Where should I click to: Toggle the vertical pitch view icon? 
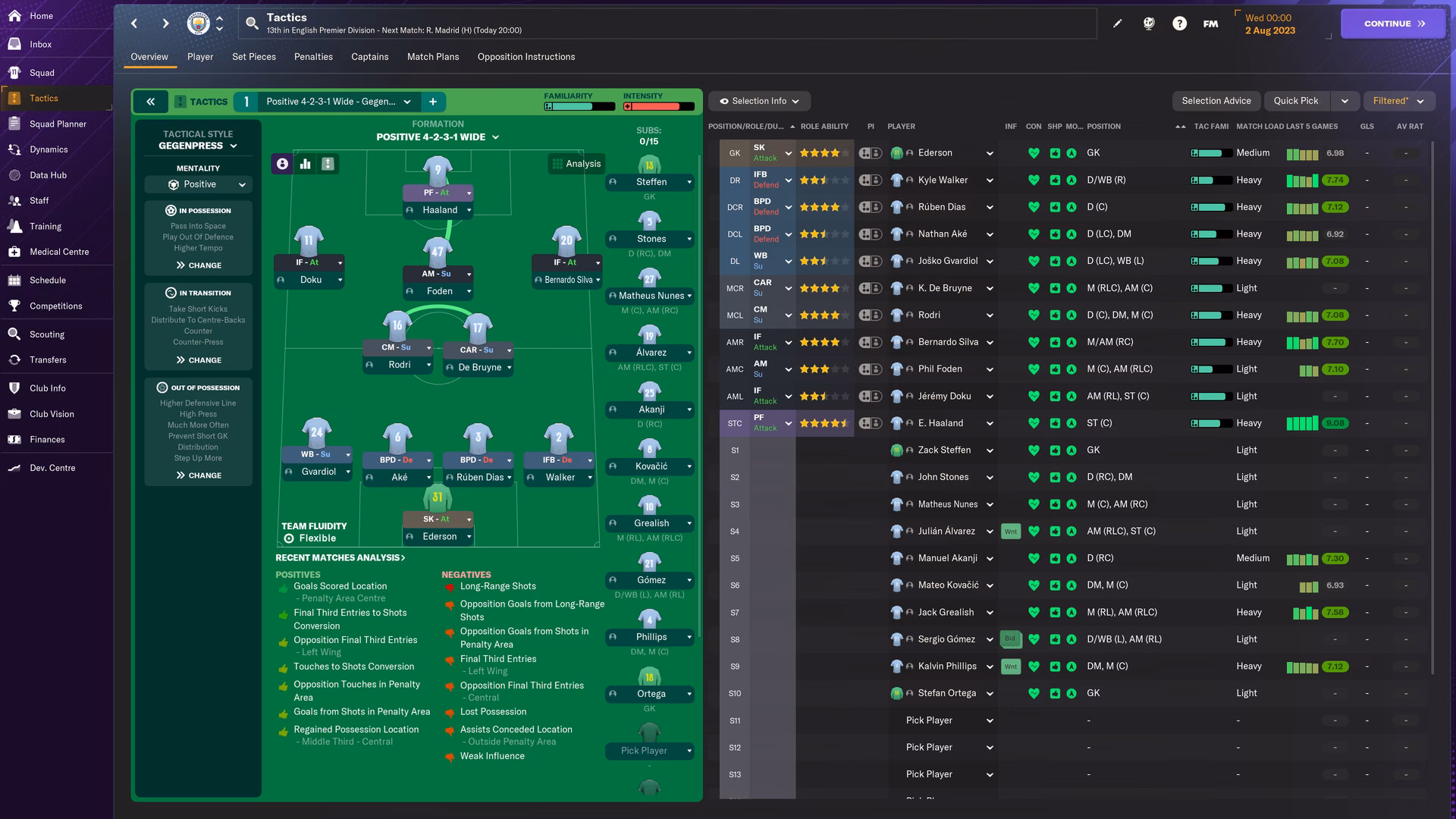pyautogui.click(x=328, y=163)
